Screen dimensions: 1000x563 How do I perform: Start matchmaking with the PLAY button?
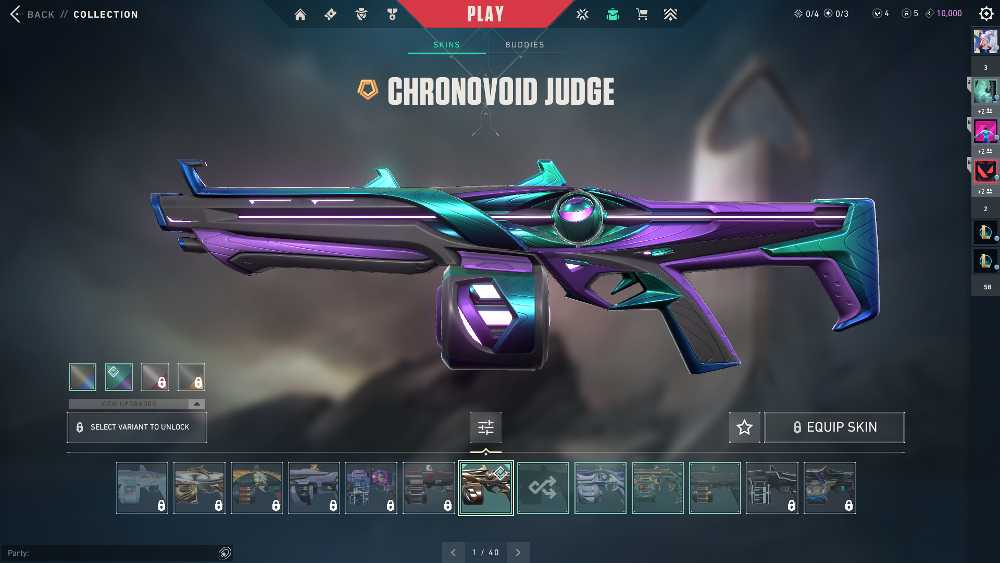485,14
